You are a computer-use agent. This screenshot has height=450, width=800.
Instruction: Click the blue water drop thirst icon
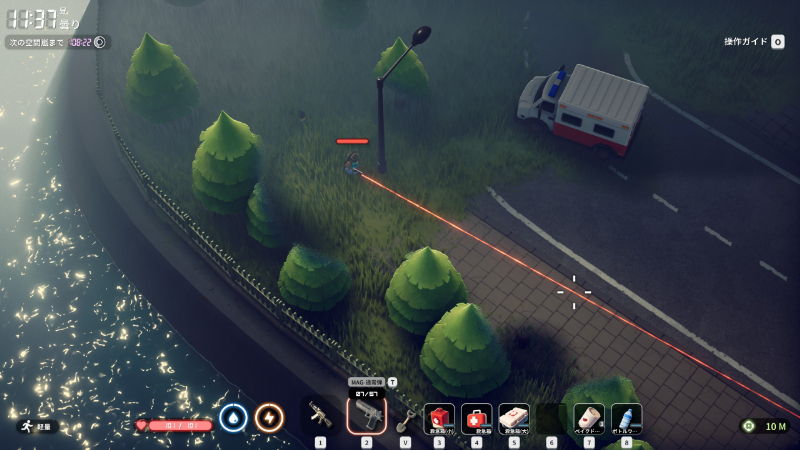tap(233, 417)
